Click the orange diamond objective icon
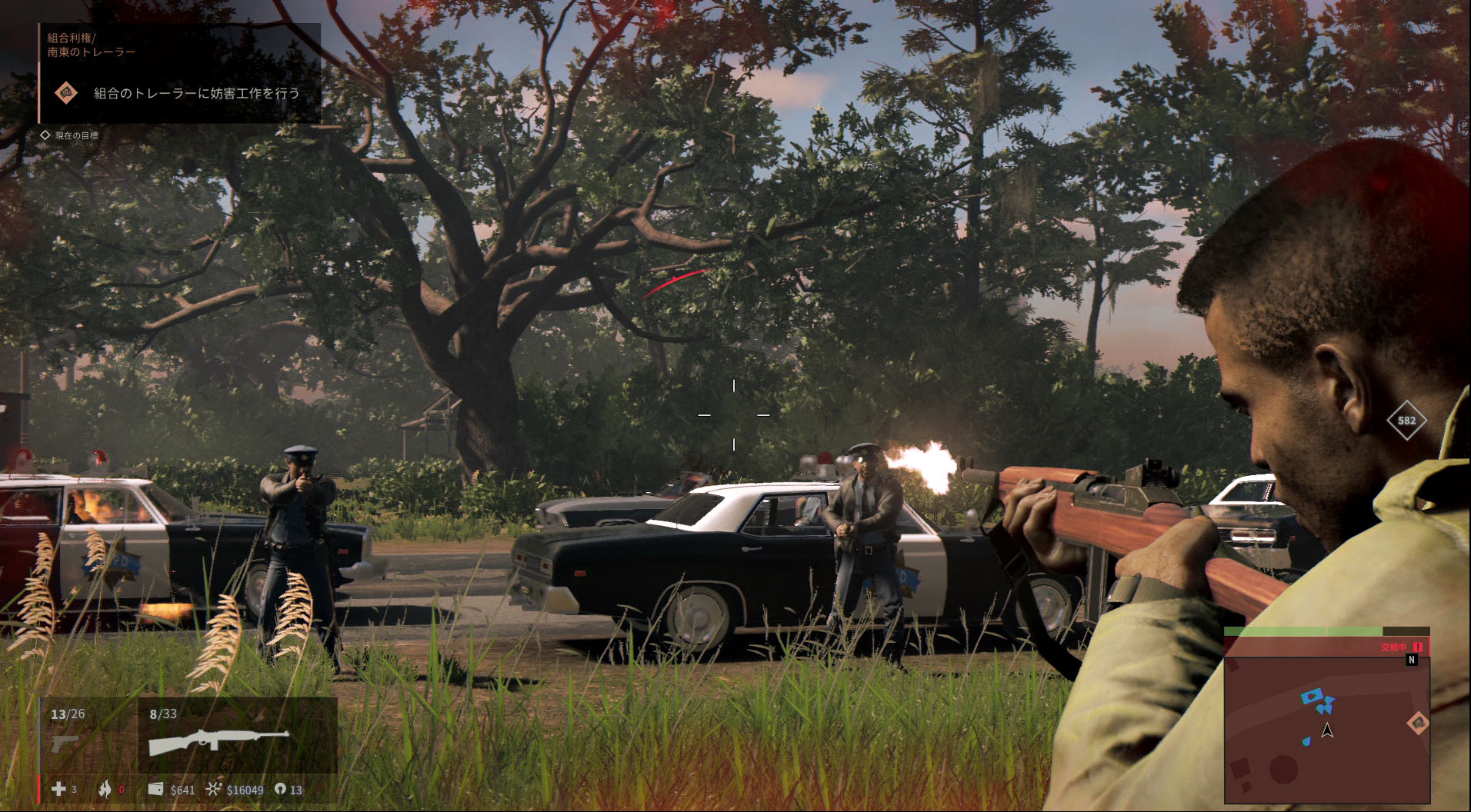This screenshot has width=1471, height=812. (67, 93)
